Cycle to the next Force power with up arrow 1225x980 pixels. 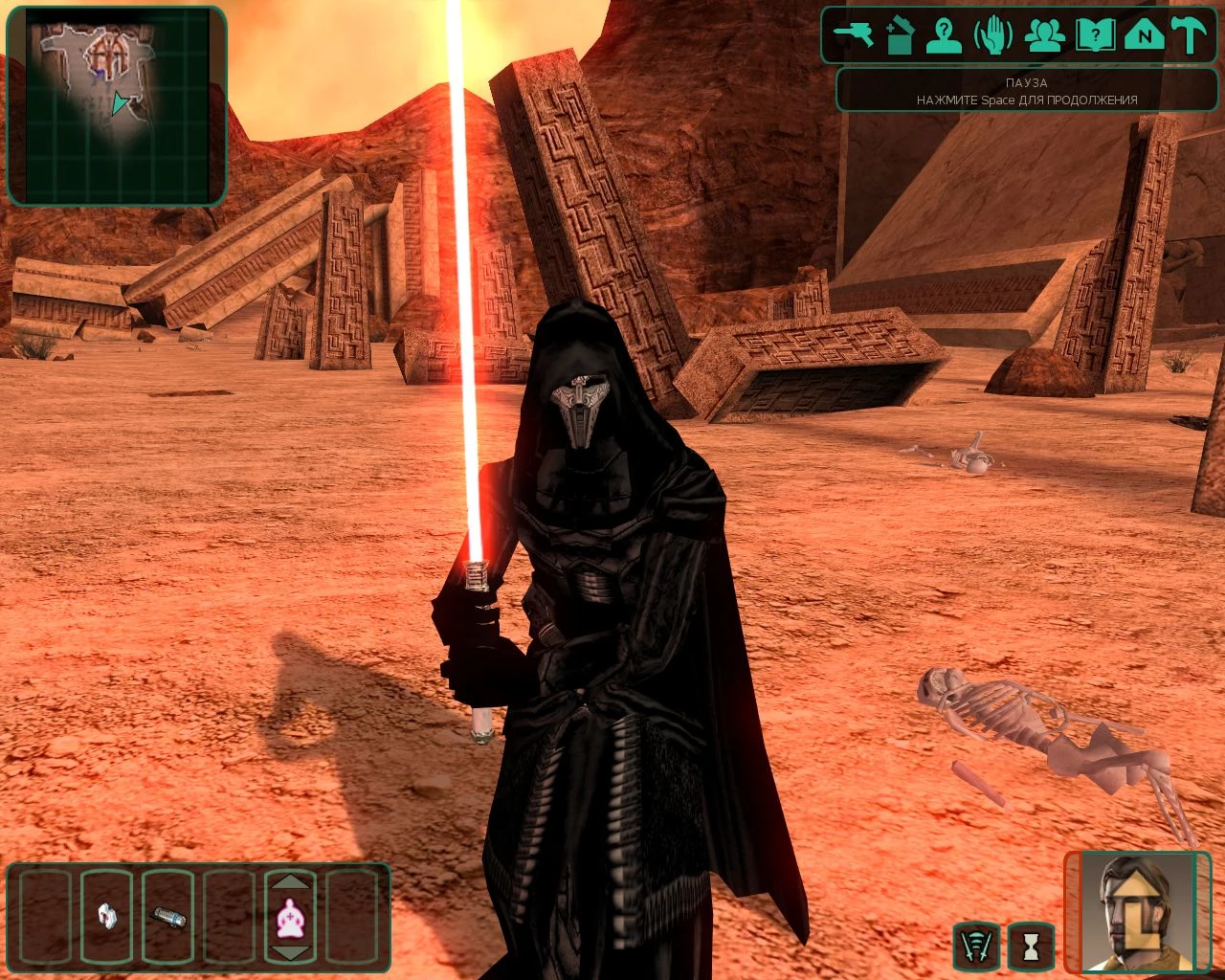tap(292, 882)
